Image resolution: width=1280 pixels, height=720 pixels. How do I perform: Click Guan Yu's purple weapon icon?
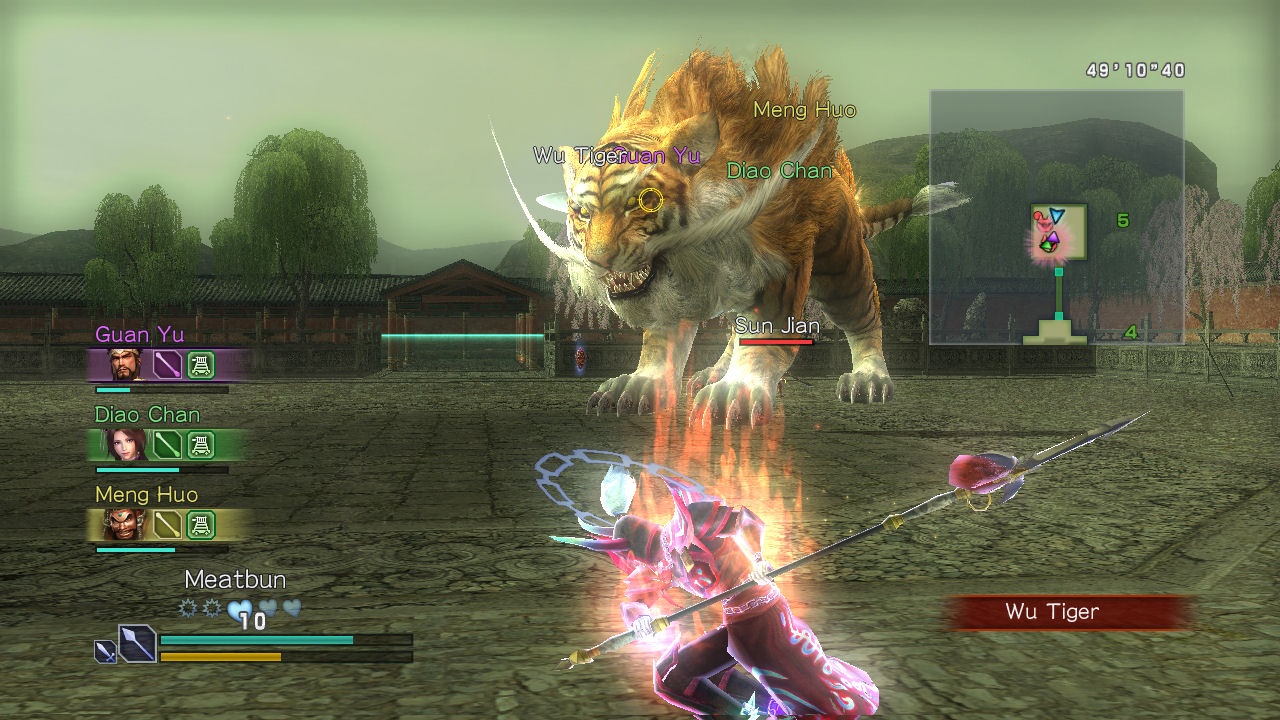pos(167,365)
